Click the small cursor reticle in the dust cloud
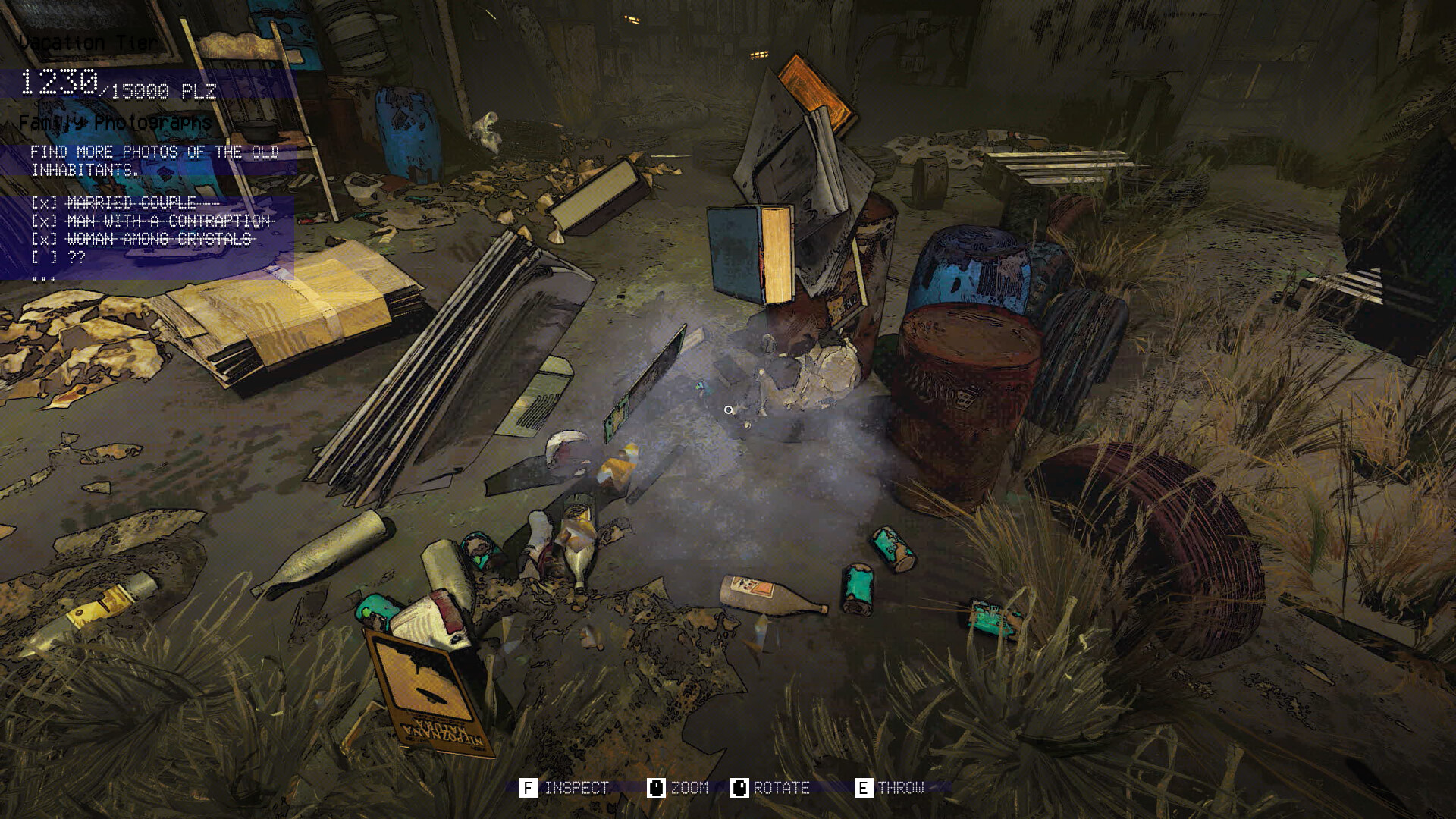Image resolution: width=1456 pixels, height=819 pixels. coord(729,409)
